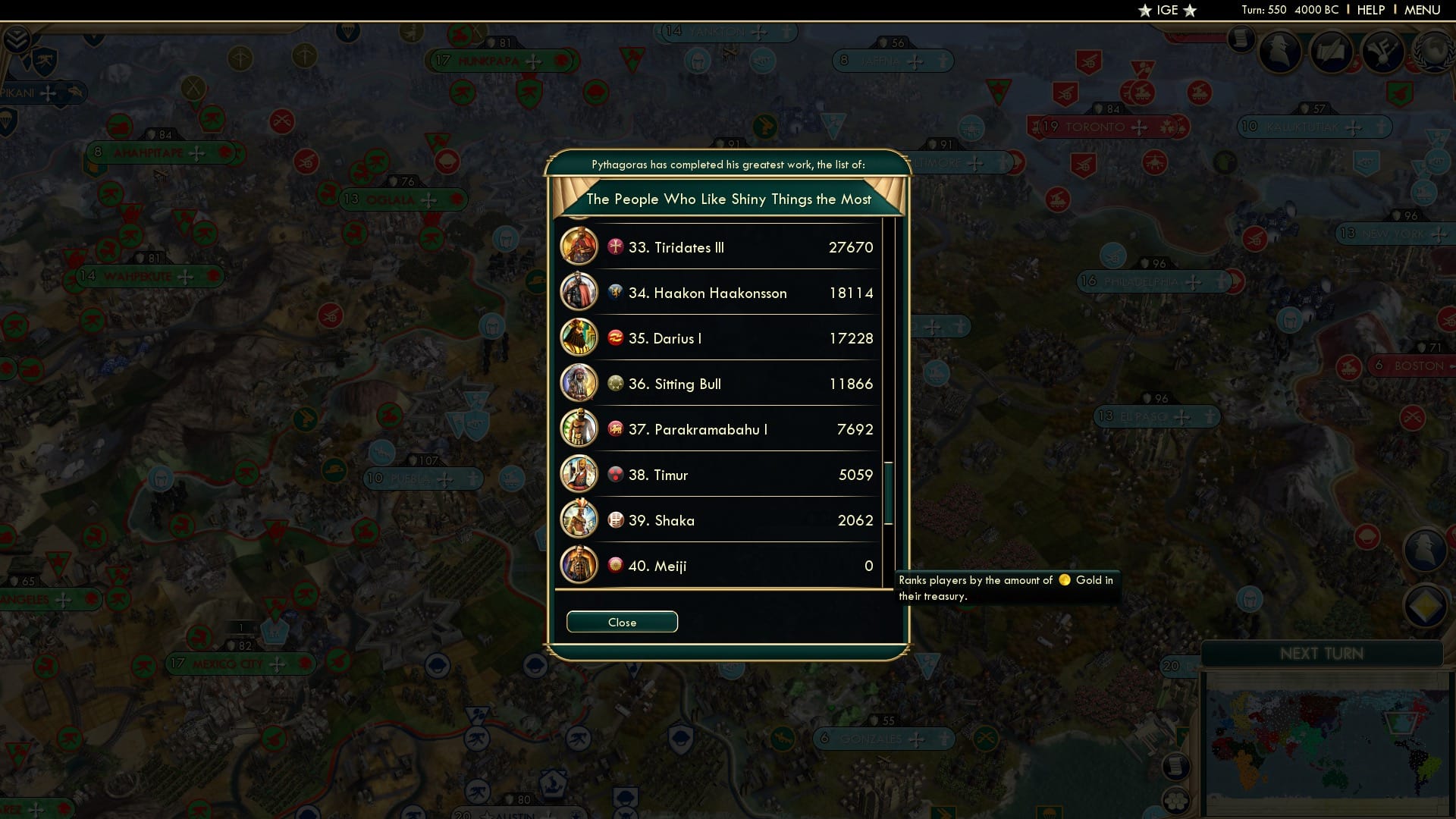Viewport: 1456px width, 819px height.
Task: Open the IGE in-game editor
Action: [1166, 10]
